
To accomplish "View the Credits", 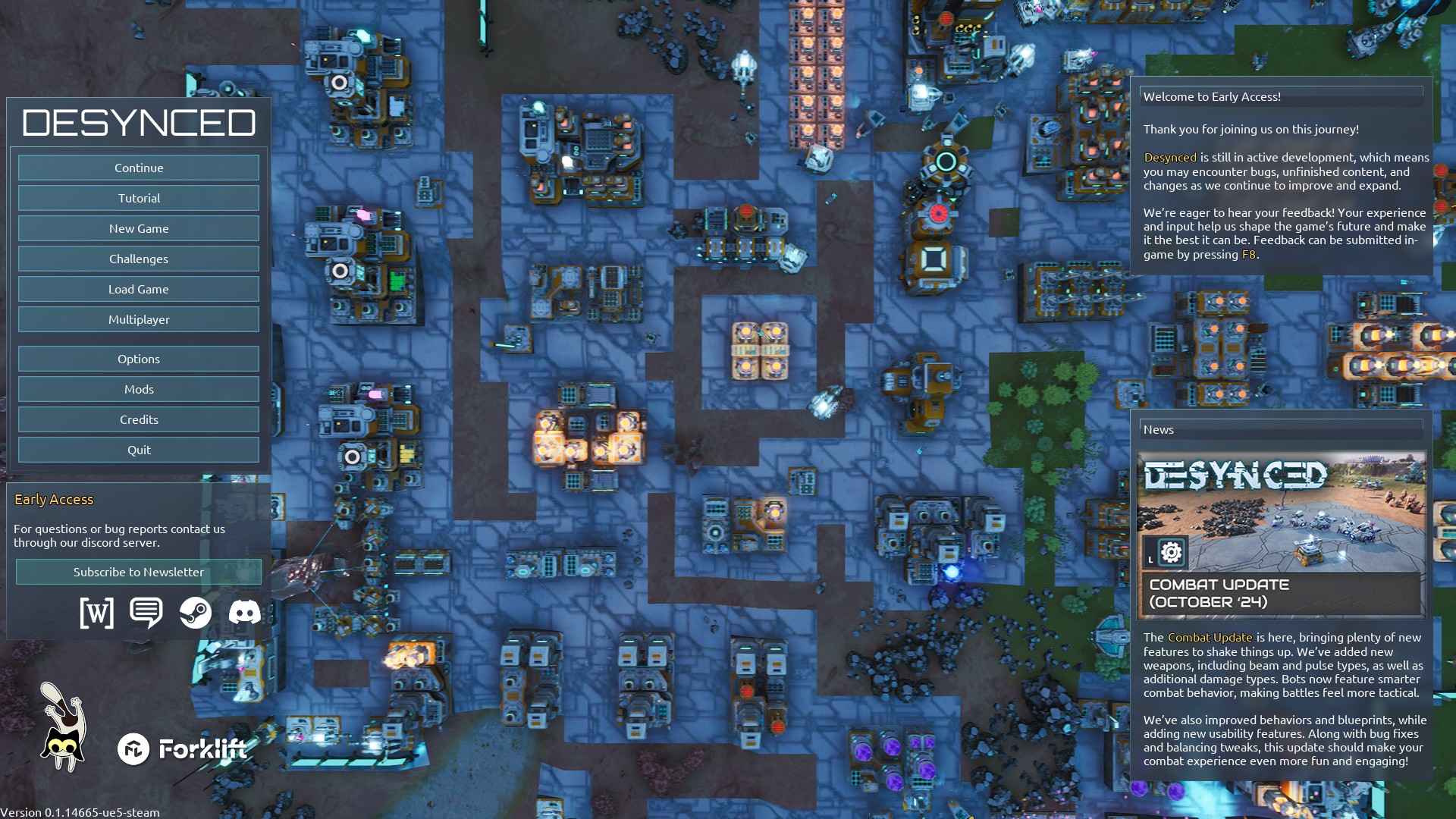I will [x=139, y=419].
